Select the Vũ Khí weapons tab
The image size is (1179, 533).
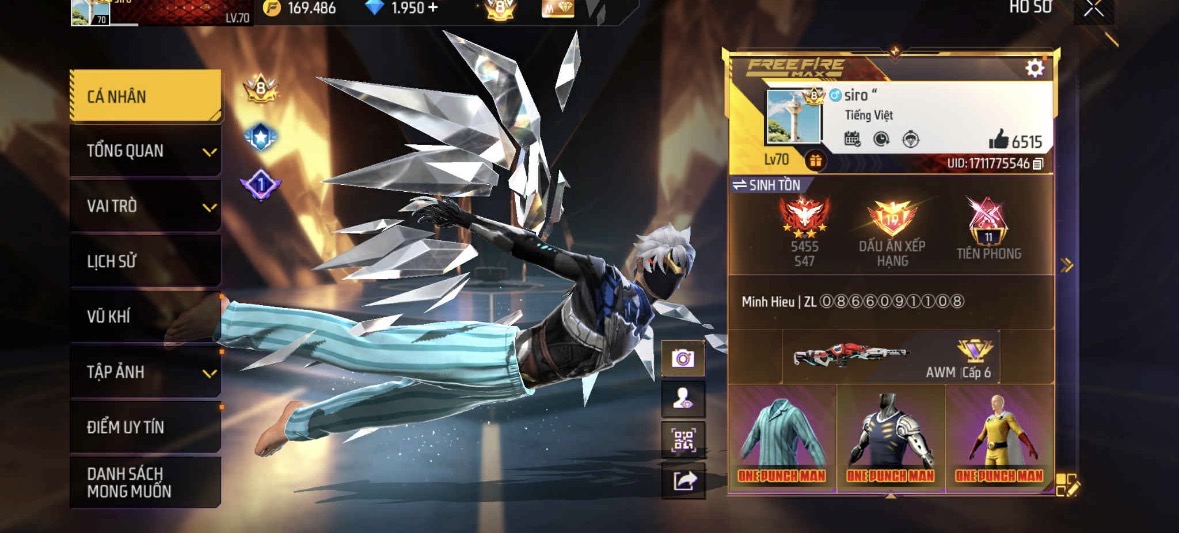coord(145,317)
